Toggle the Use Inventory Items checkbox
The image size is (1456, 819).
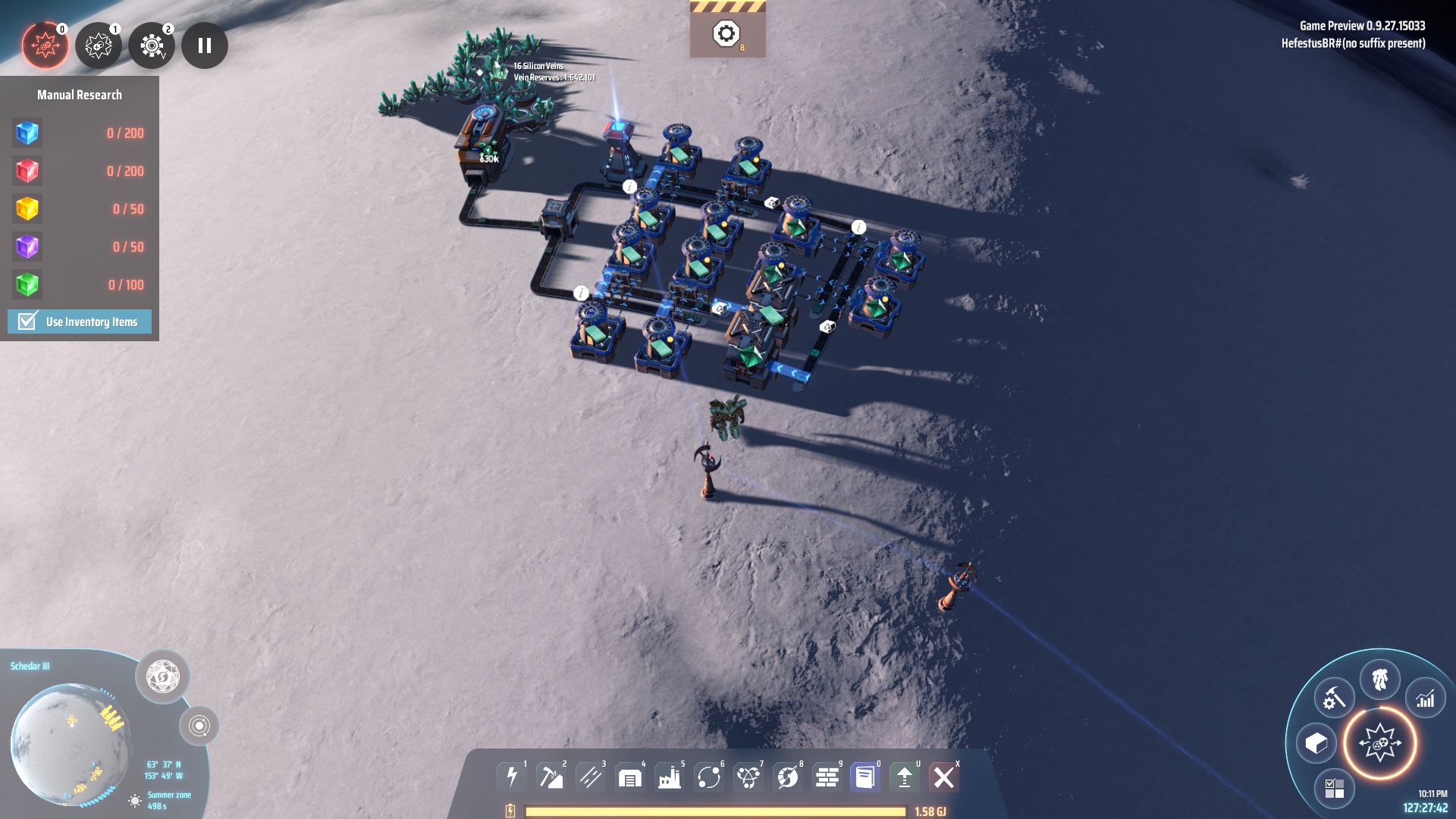click(x=28, y=322)
